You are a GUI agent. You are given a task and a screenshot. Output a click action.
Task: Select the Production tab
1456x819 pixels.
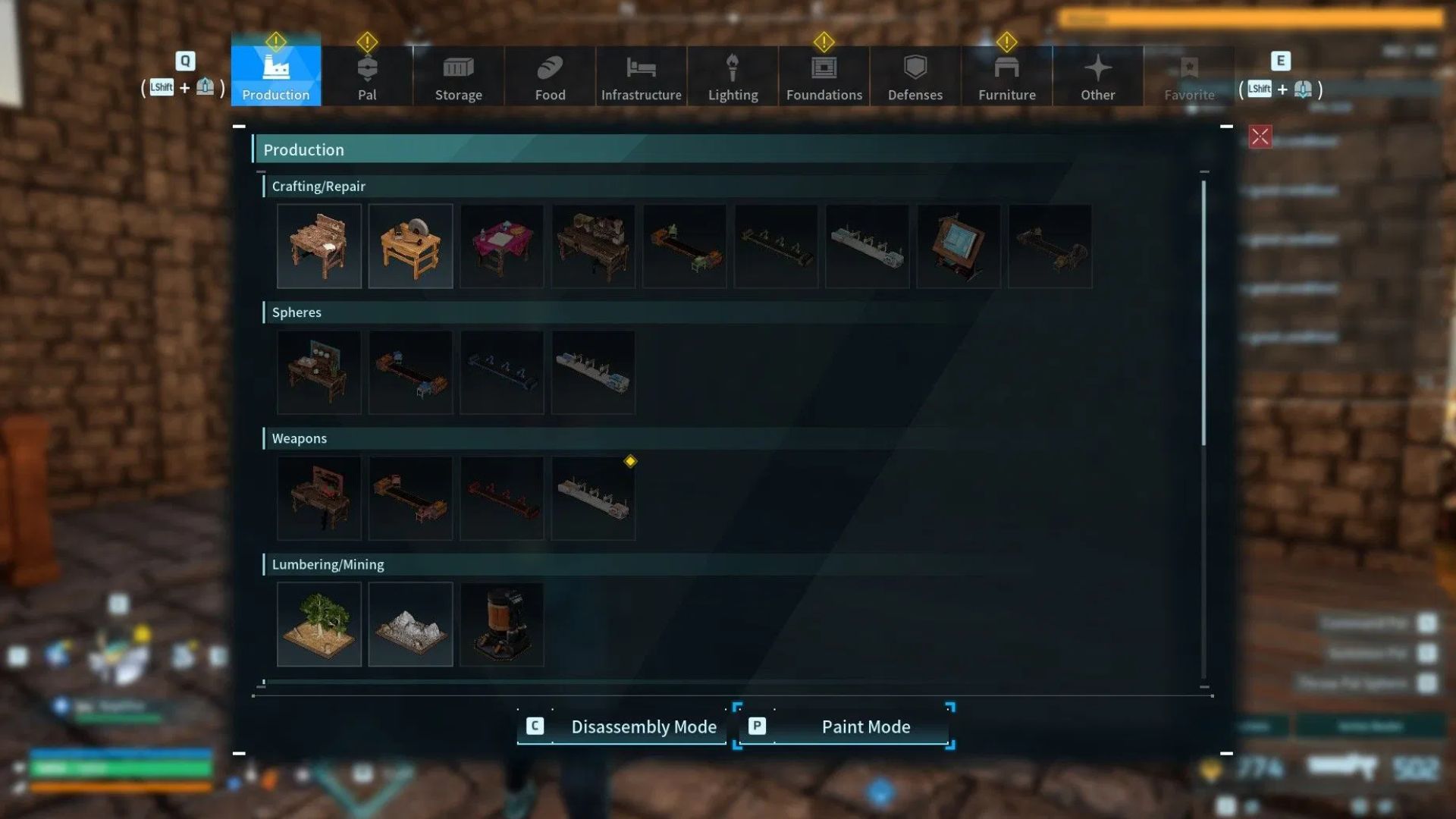point(276,76)
